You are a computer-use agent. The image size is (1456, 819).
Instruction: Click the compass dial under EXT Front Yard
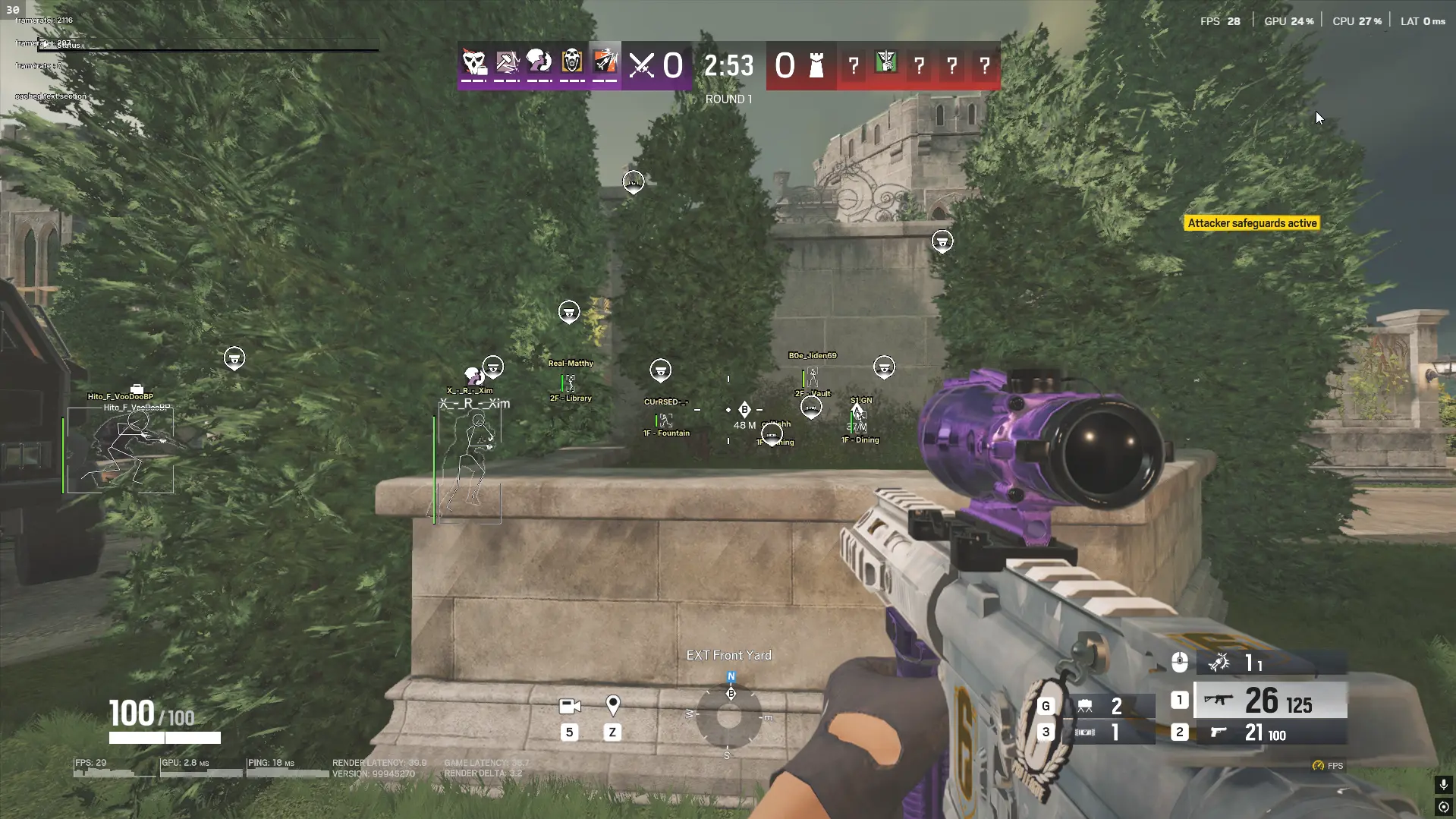click(x=729, y=716)
